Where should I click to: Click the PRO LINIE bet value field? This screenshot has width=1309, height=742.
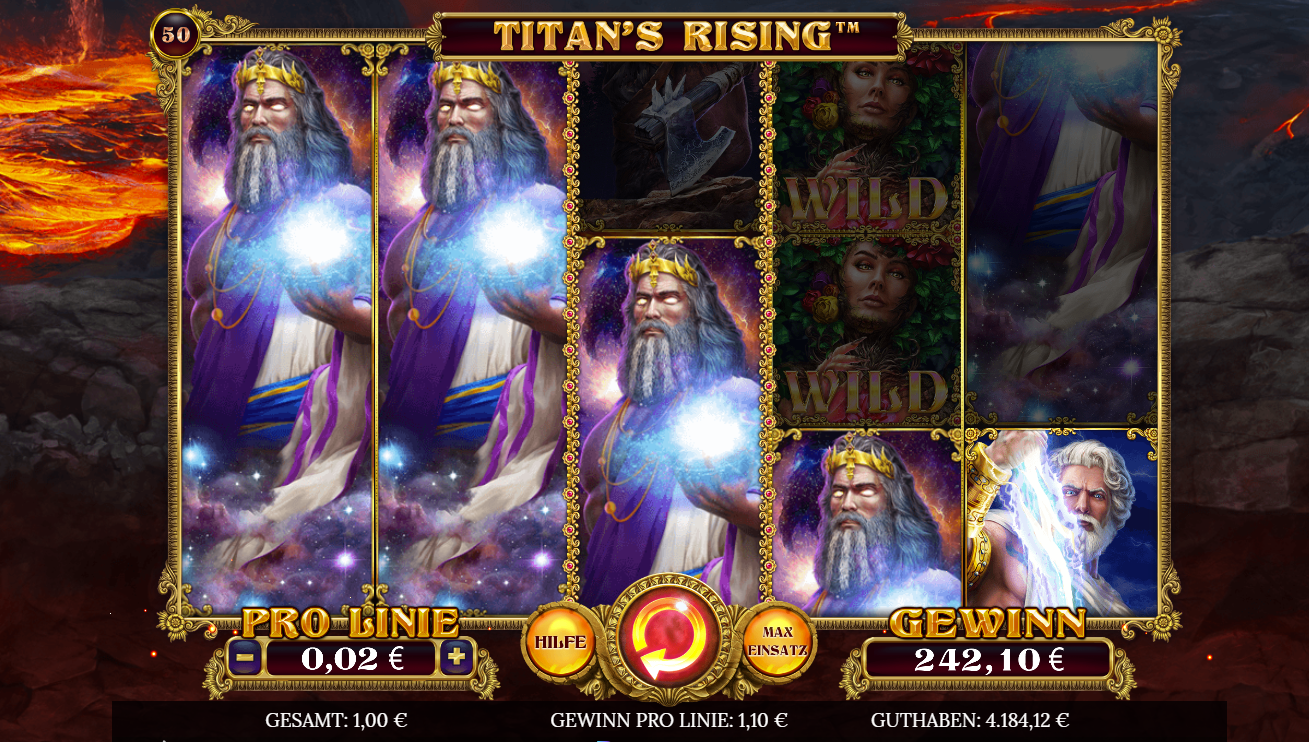[x=351, y=657]
